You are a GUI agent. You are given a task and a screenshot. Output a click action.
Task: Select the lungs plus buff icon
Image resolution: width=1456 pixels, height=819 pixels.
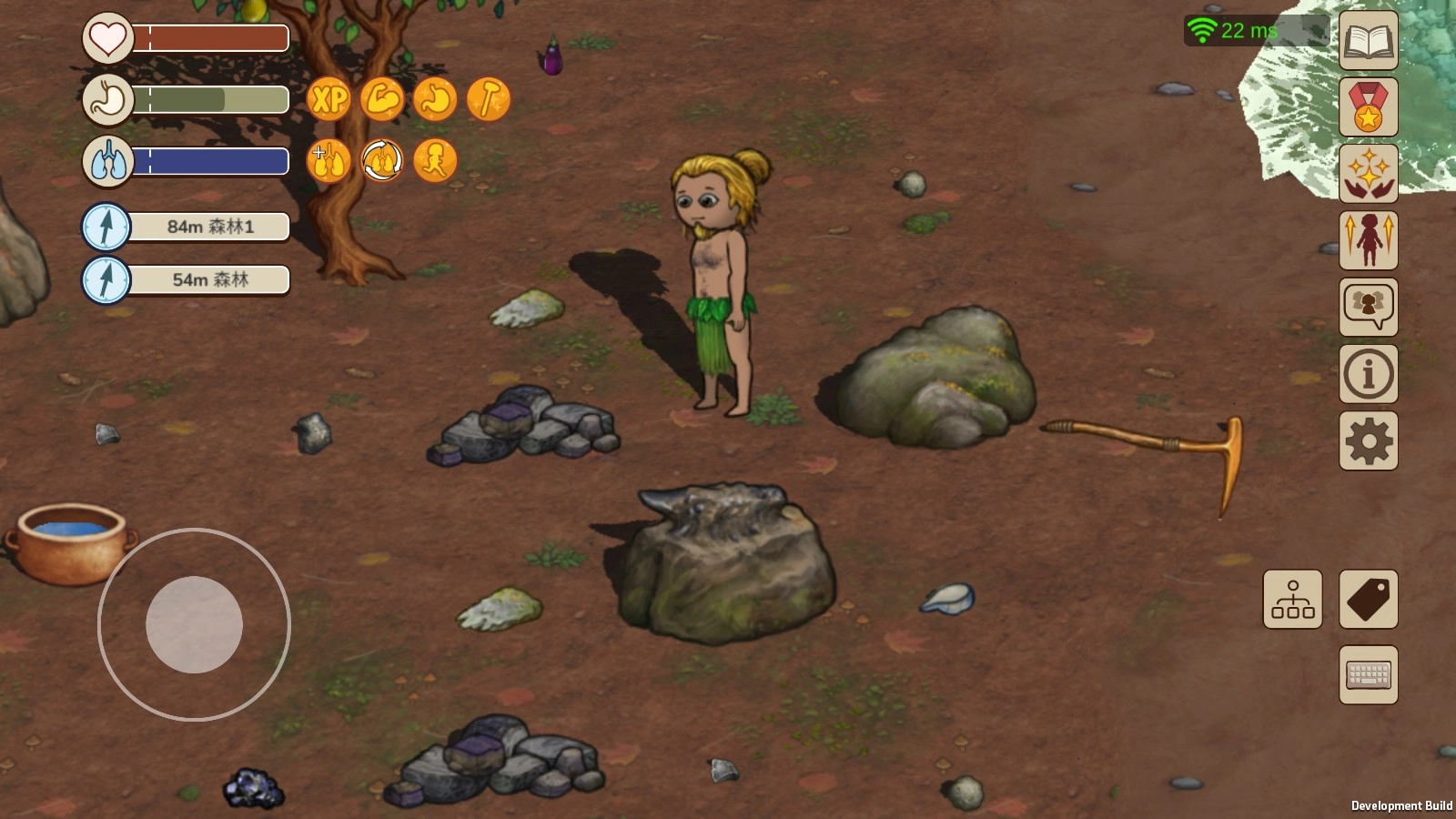pos(329,161)
